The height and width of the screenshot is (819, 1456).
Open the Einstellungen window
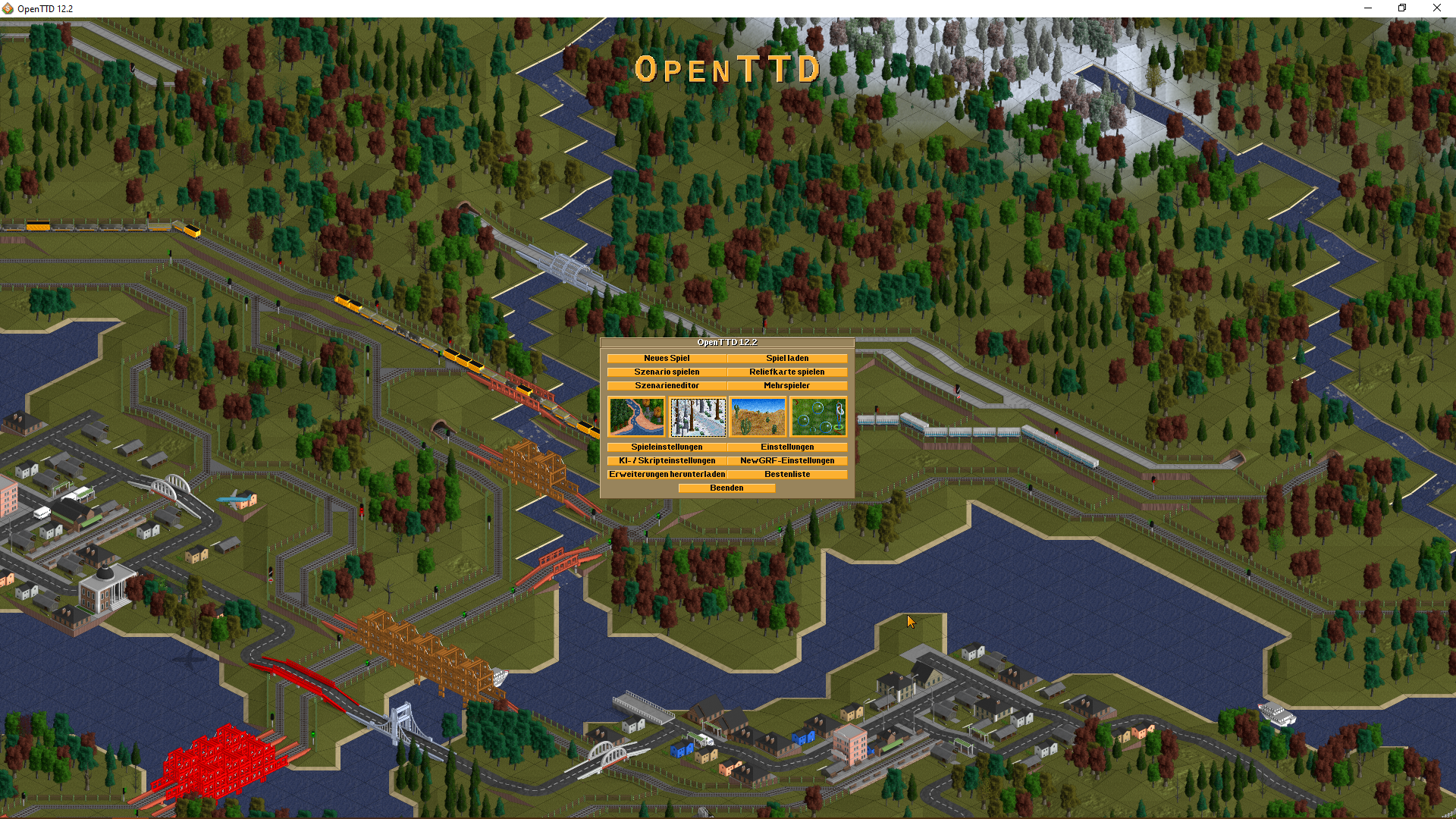[x=787, y=447]
